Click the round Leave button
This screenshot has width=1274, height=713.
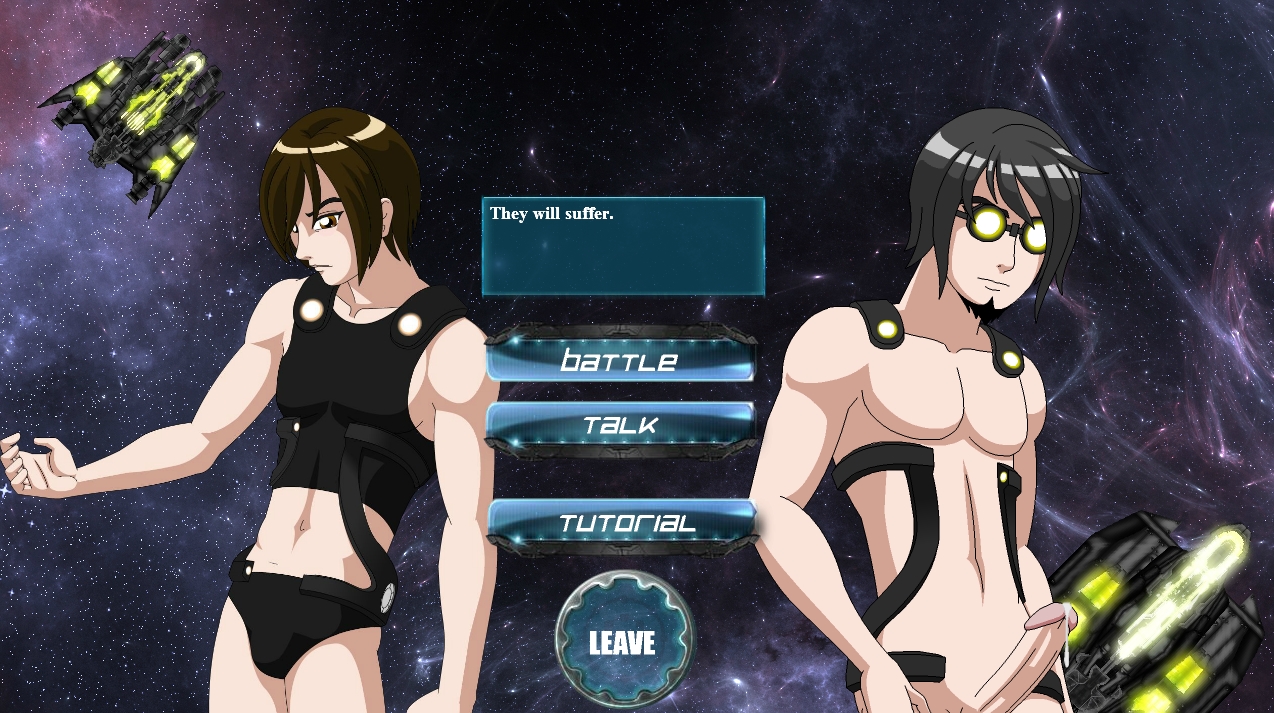coord(622,641)
